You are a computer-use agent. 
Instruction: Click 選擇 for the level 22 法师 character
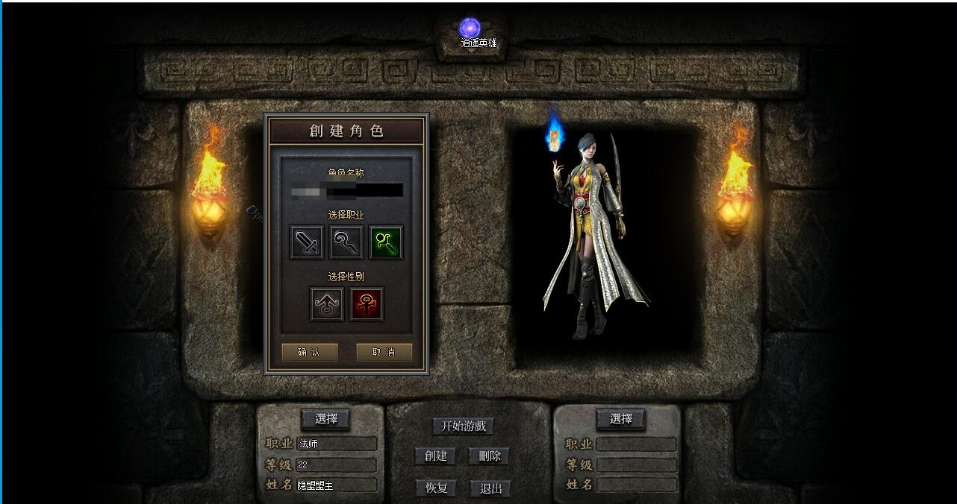point(326,419)
